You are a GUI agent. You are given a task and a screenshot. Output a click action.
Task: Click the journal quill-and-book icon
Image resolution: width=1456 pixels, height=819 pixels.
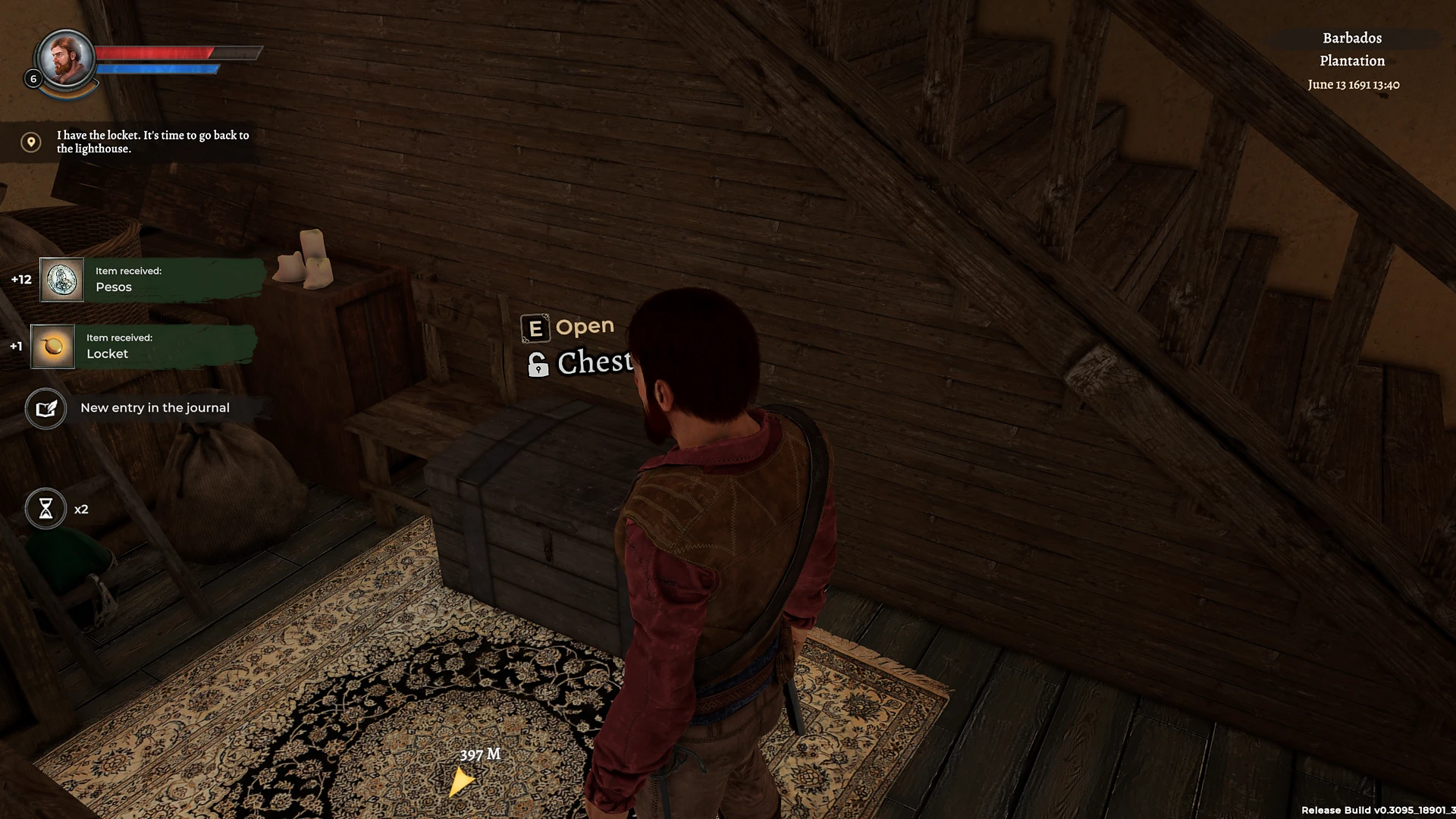pos(45,408)
